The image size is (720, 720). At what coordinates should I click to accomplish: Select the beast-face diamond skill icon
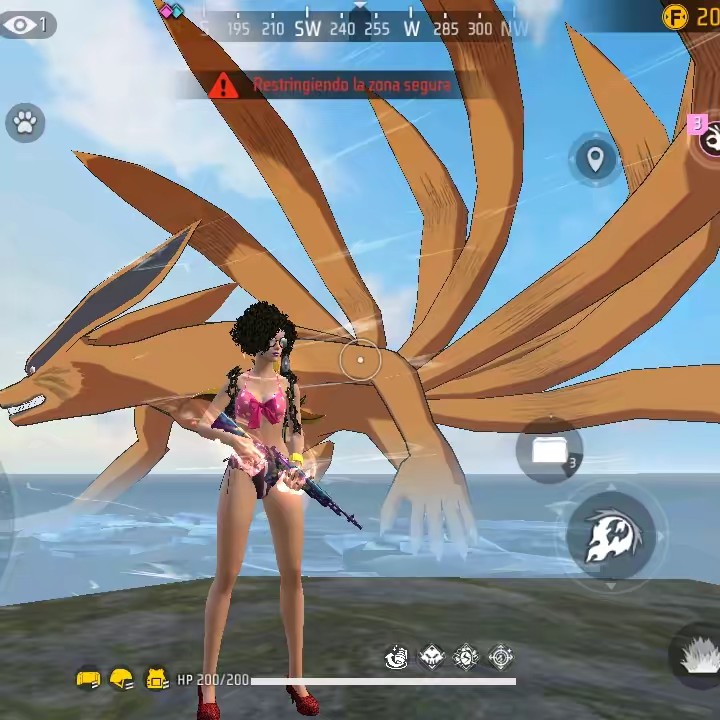click(432, 657)
